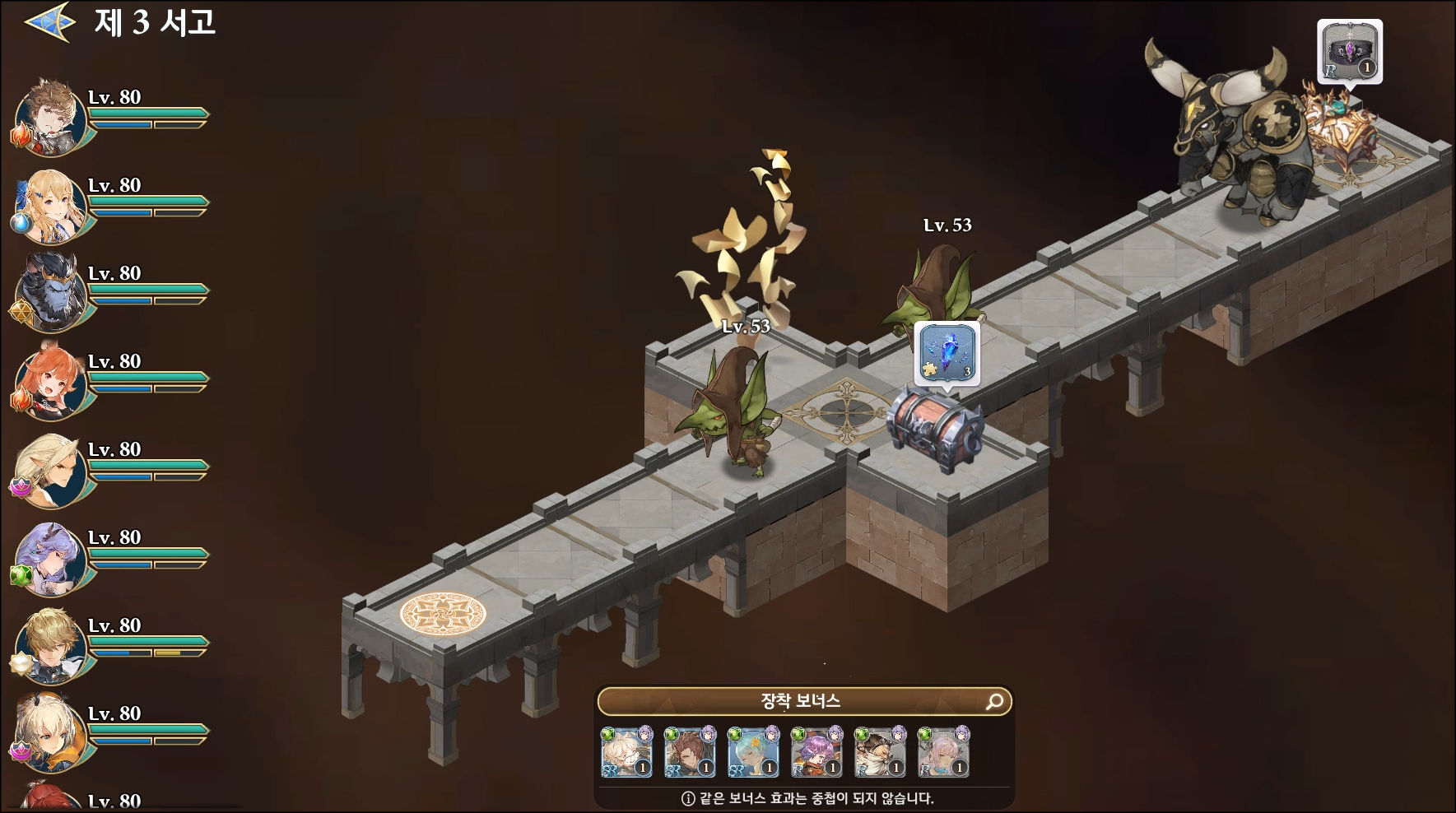Select the brown-haired man SR bonus card
Image resolution: width=1456 pixels, height=813 pixels.
691,752
